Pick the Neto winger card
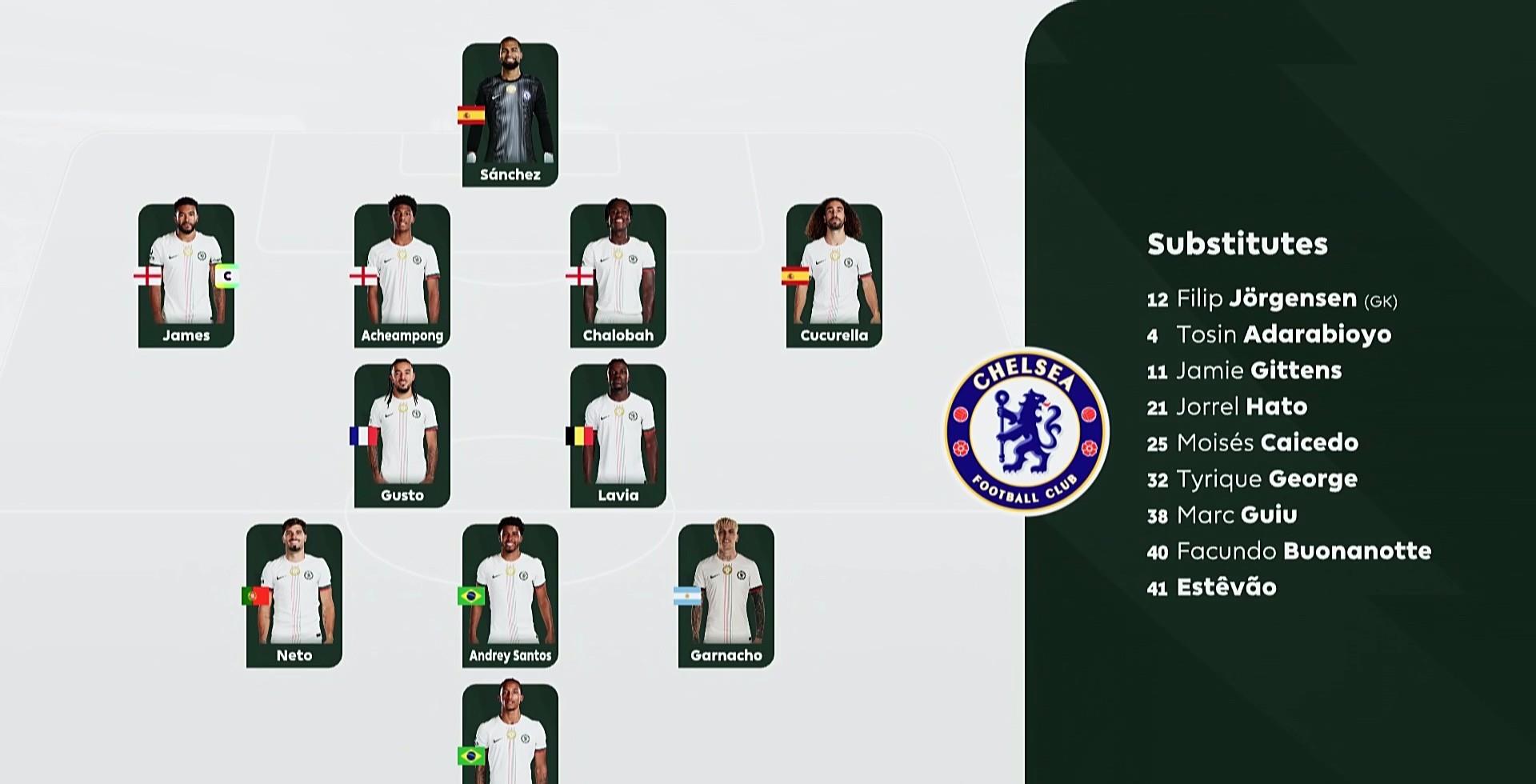 [x=294, y=595]
